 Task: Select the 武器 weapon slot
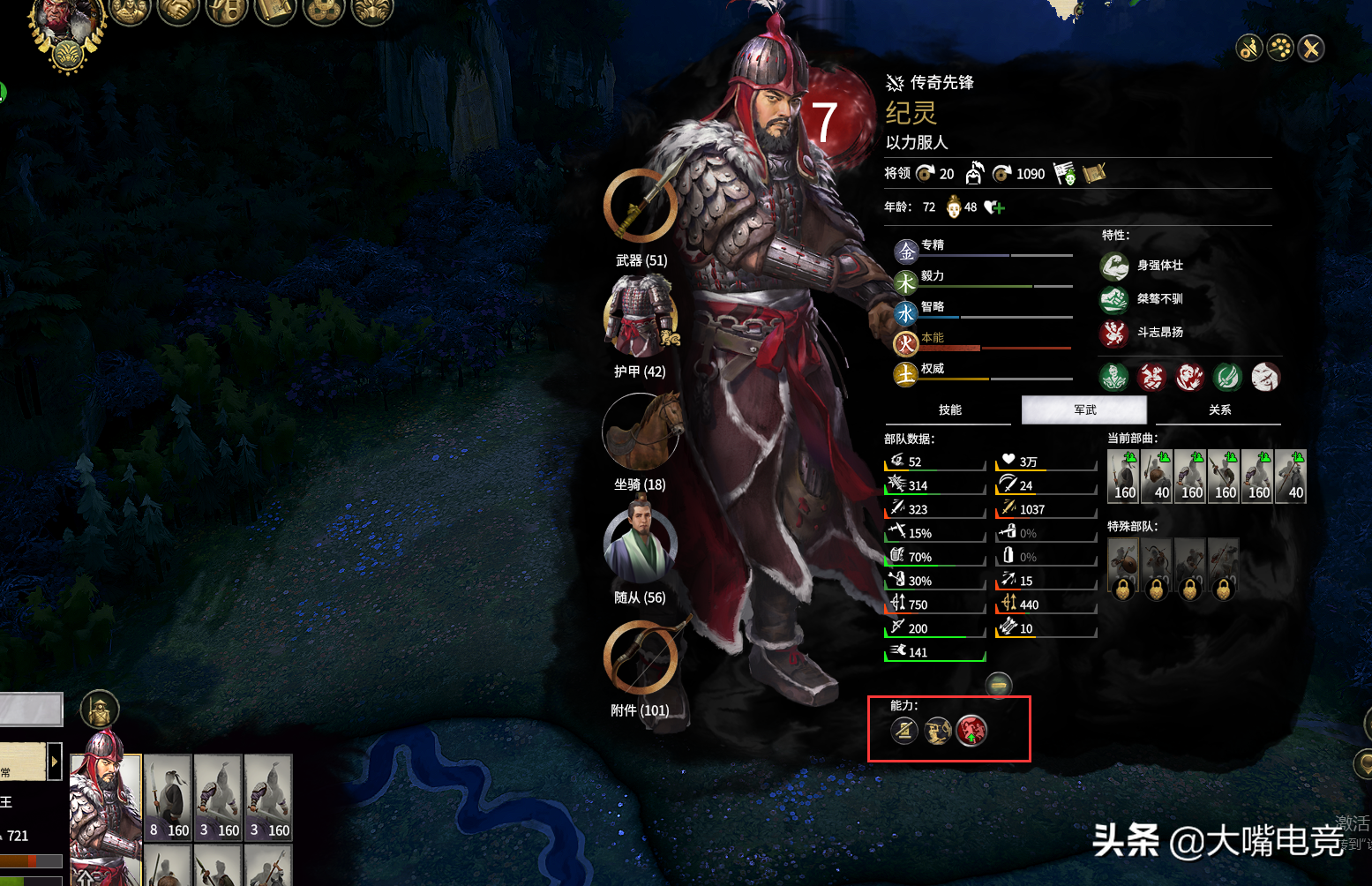pyautogui.click(x=641, y=206)
